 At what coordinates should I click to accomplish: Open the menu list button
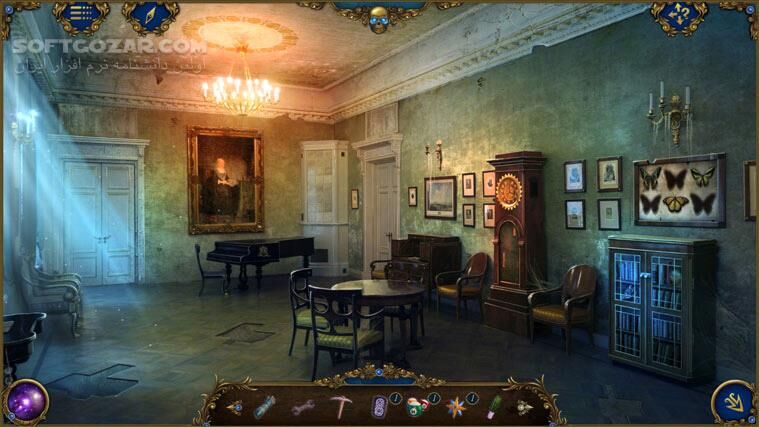coord(81,14)
